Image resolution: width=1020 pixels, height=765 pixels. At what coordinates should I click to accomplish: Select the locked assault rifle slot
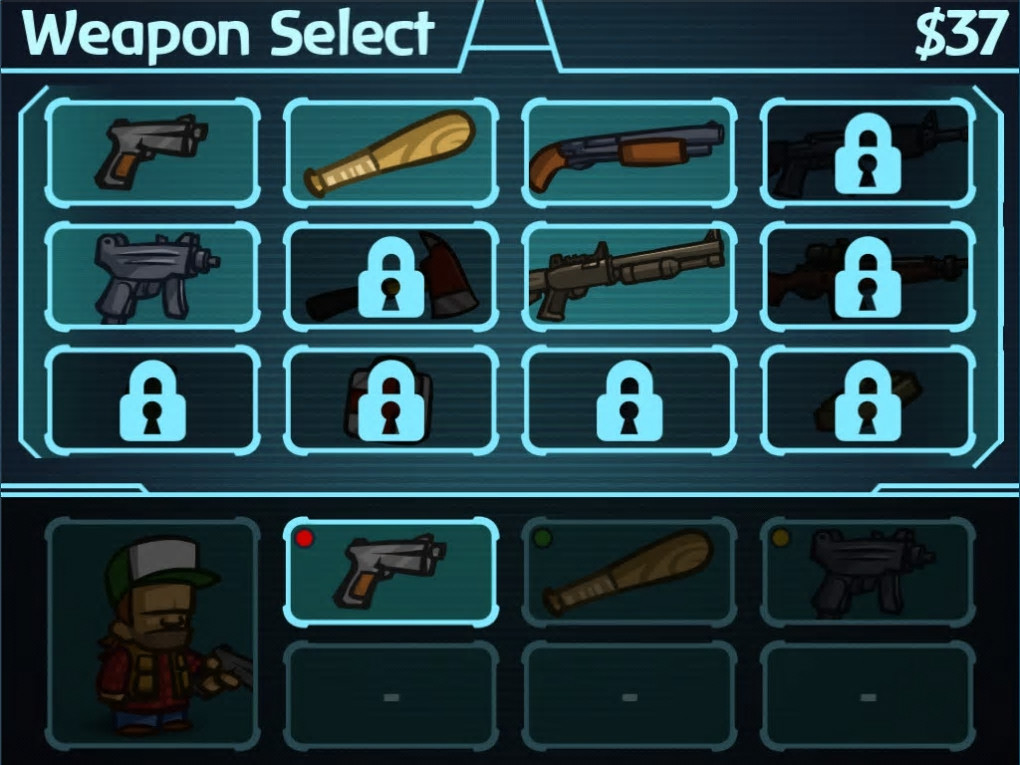[866, 153]
